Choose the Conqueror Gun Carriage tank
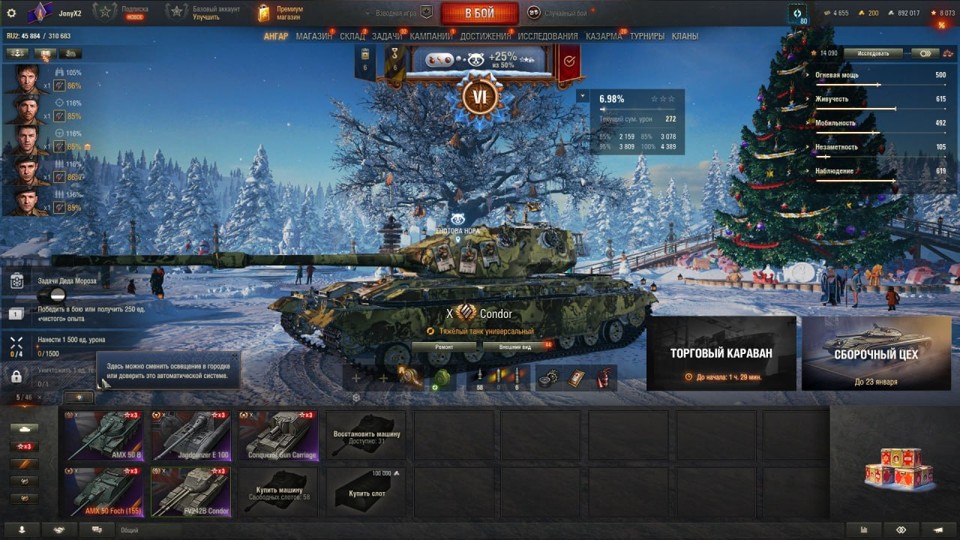This screenshot has width=960, height=540. pyautogui.click(x=279, y=434)
